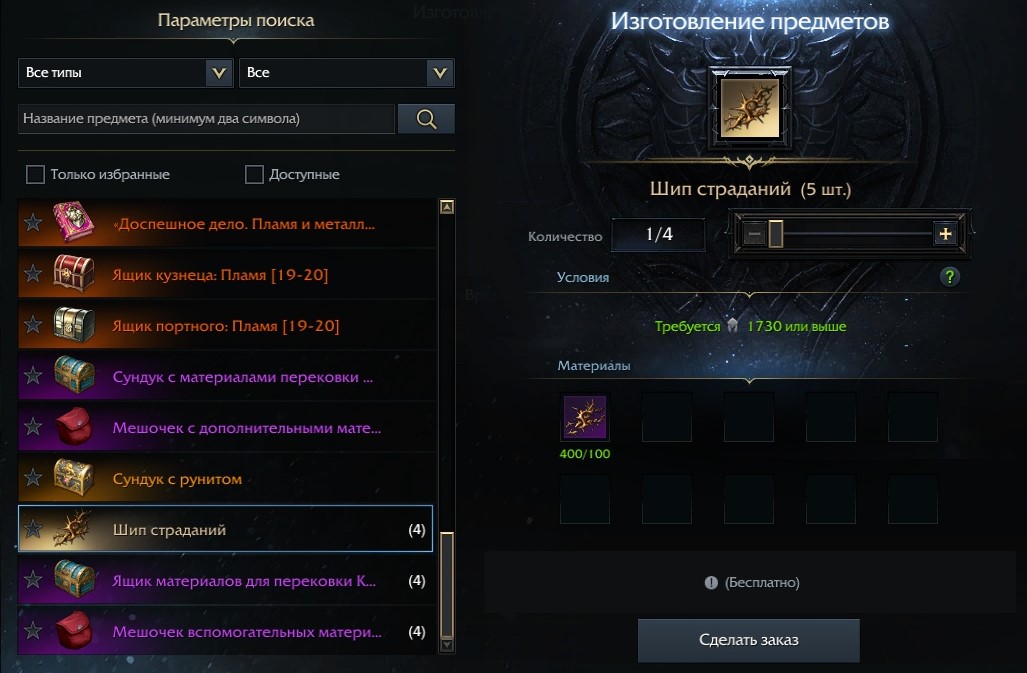Select "Ящик кузнеца: Пламя [19-20]" recipe
This screenshot has height=673, width=1027.
[221, 275]
